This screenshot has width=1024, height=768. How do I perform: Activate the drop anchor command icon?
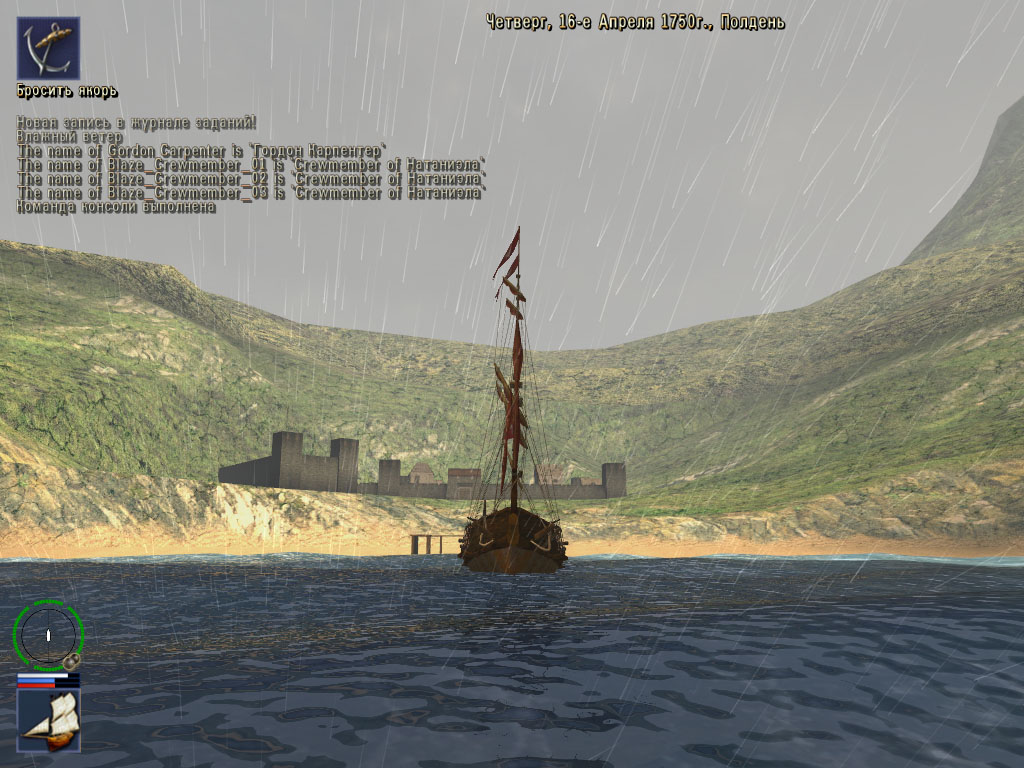click(48, 48)
